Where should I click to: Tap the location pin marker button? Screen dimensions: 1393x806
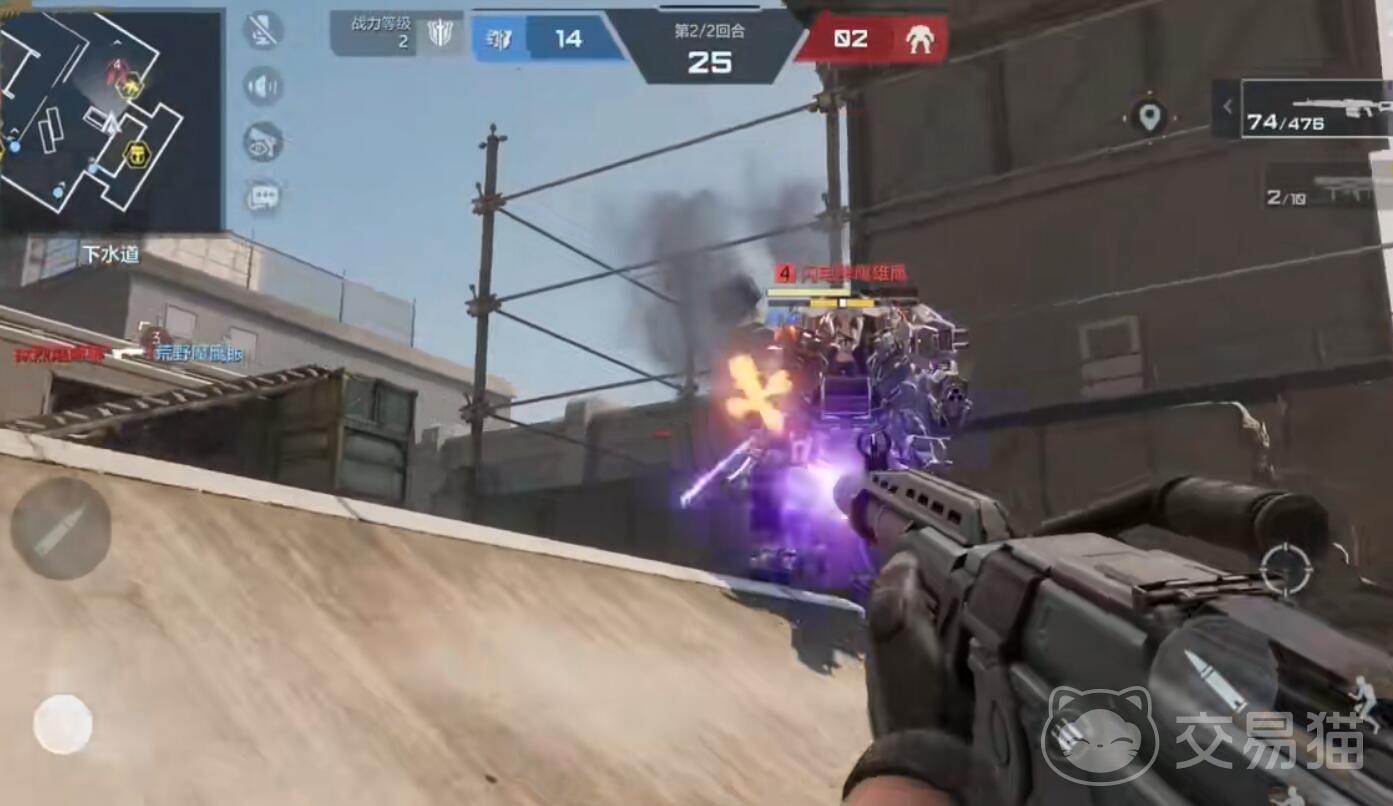(x=1149, y=117)
